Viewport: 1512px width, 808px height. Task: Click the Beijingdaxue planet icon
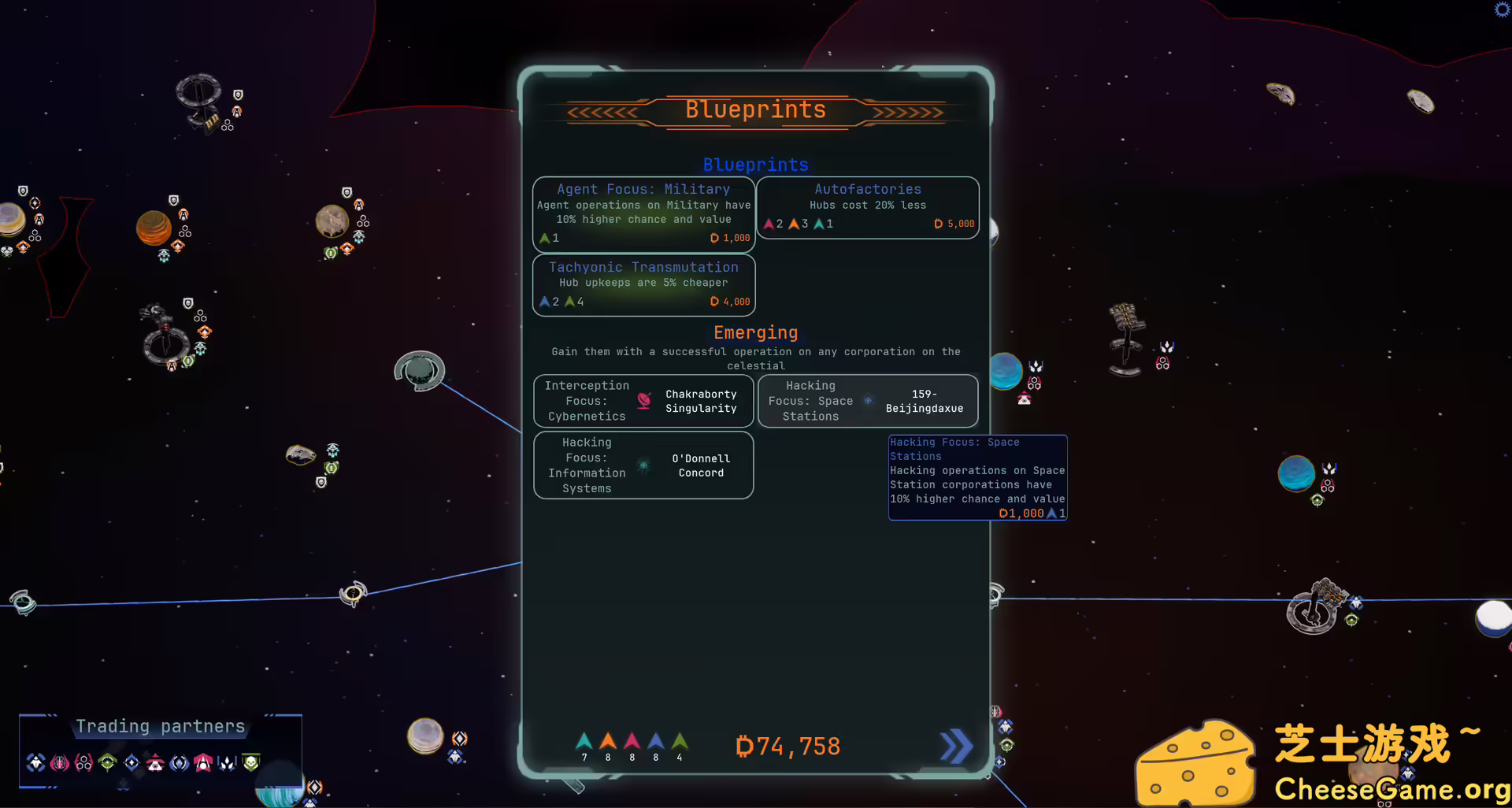pos(869,400)
